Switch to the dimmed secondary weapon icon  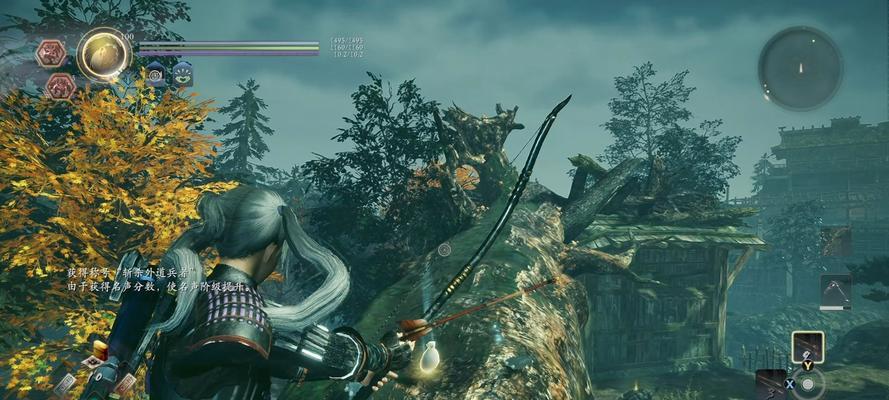click(x=835, y=241)
